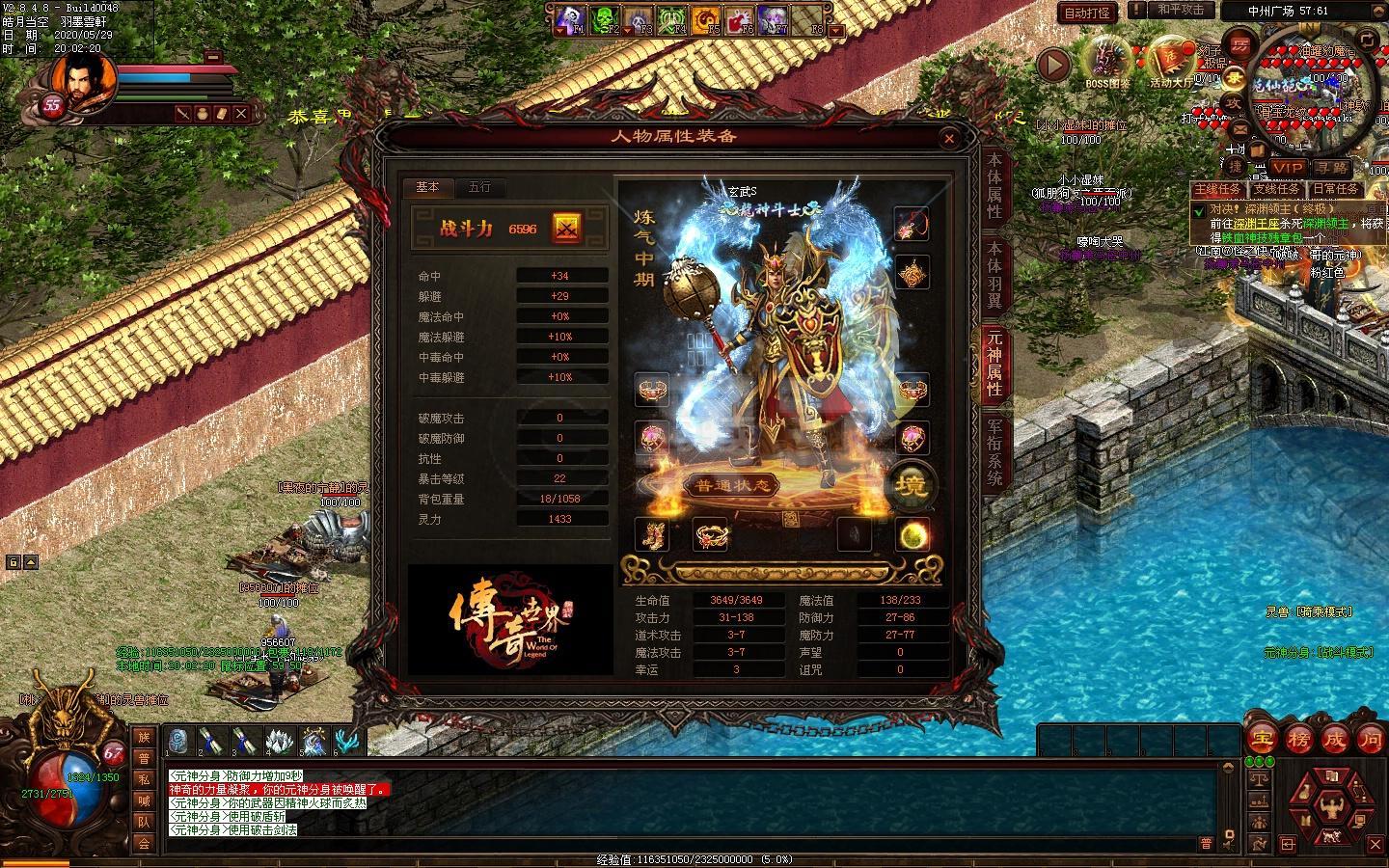Close the character attribute equipment window
The height and width of the screenshot is (868, 1389).
pos(949,139)
